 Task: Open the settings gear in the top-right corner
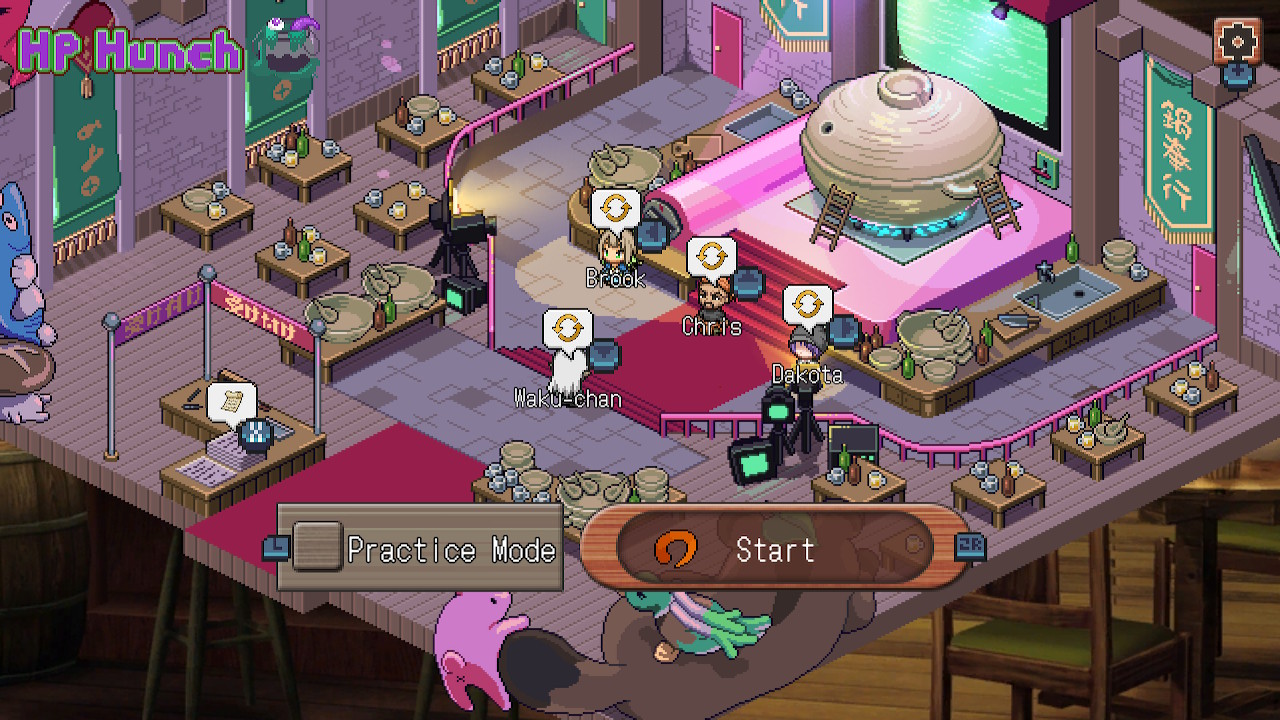click(1237, 43)
